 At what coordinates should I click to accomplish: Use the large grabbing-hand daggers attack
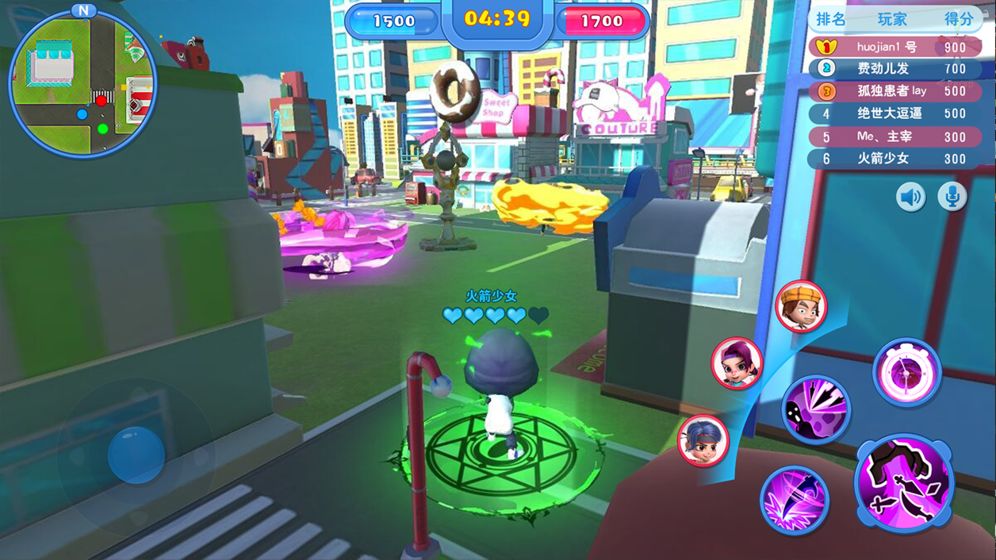[x=904, y=482]
